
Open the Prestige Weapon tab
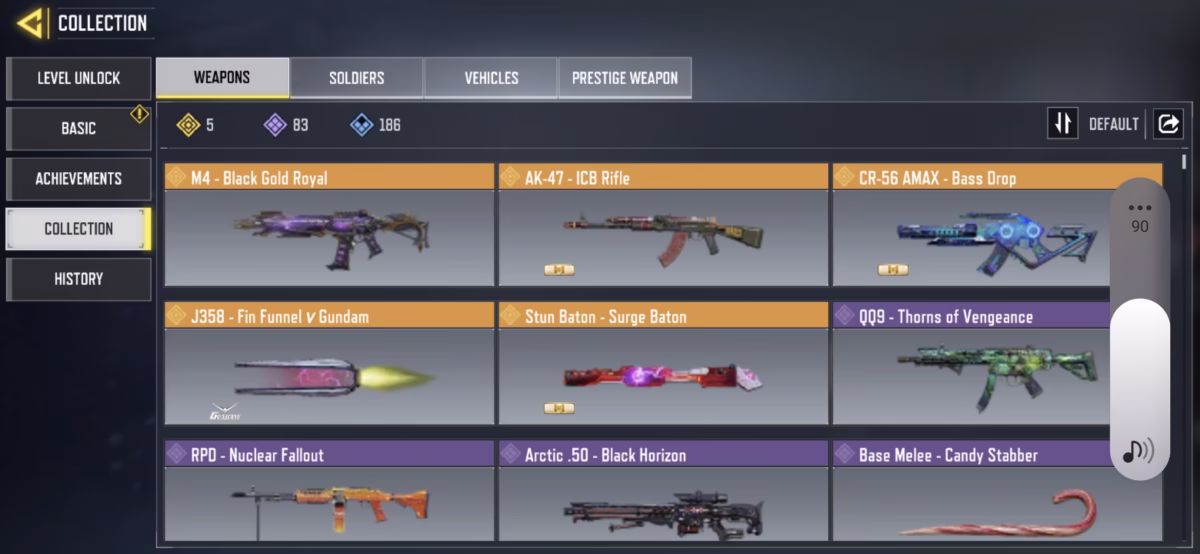624,78
